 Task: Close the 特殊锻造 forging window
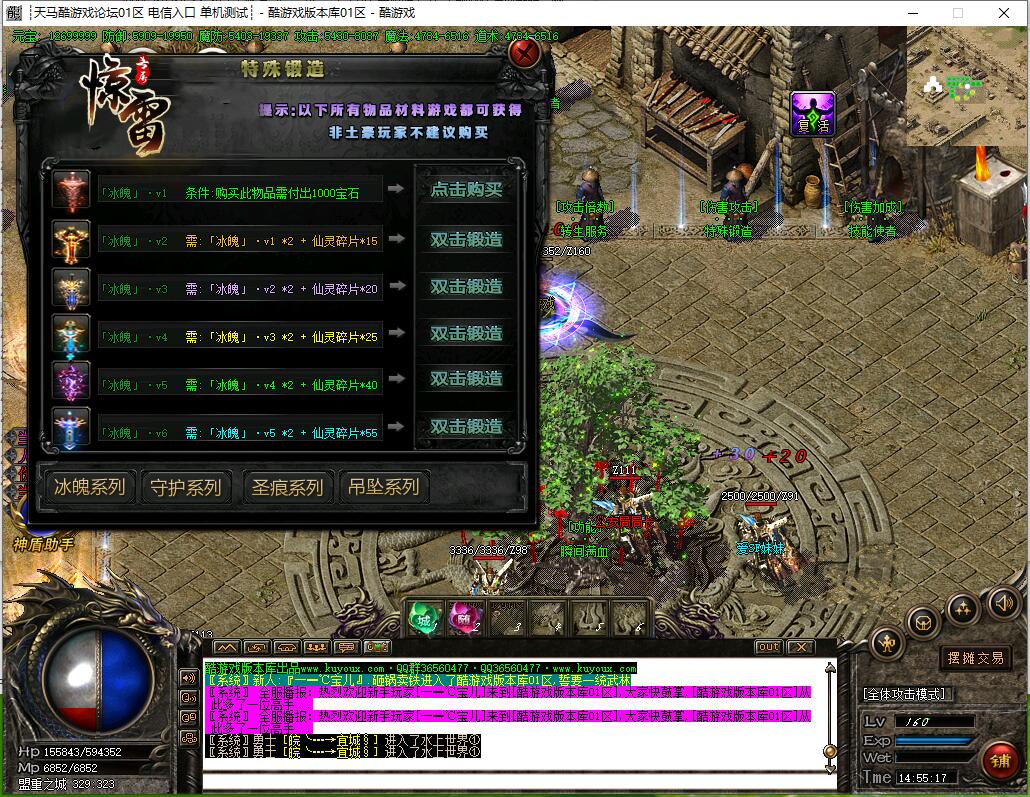(x=524, y=52)
